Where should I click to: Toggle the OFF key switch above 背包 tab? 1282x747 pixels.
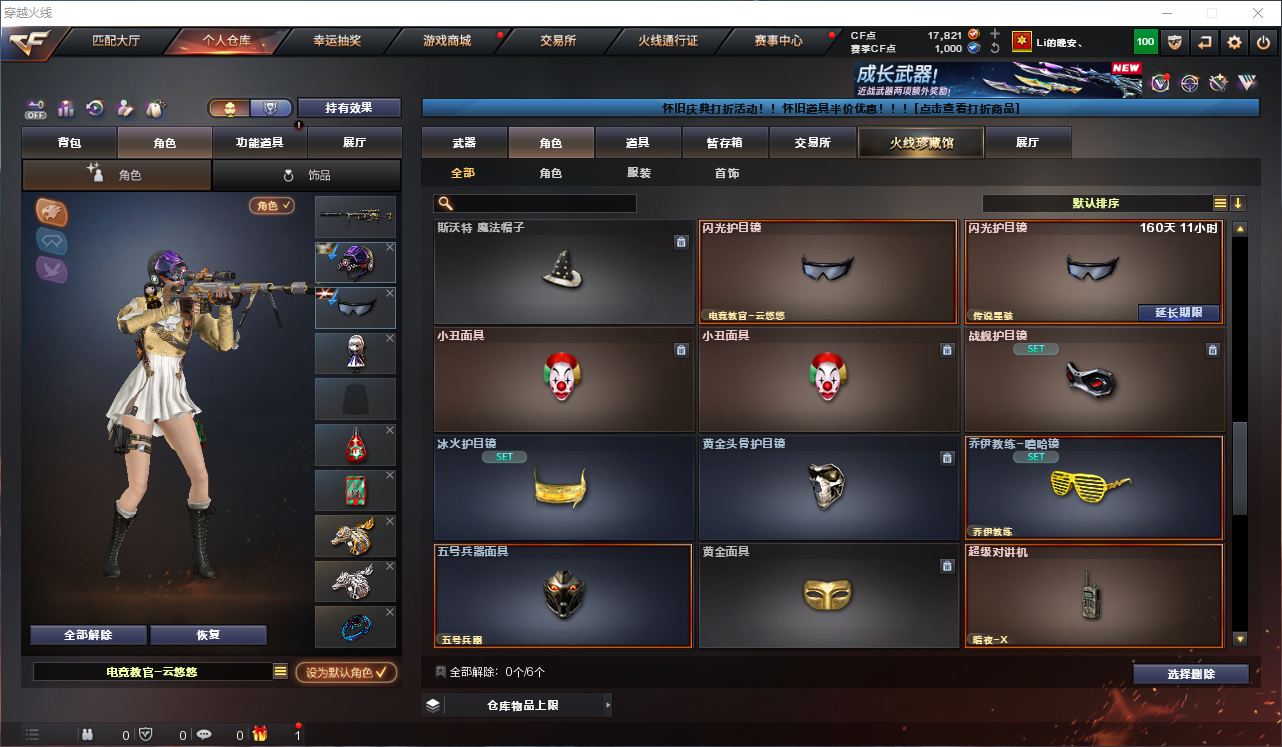36,107
